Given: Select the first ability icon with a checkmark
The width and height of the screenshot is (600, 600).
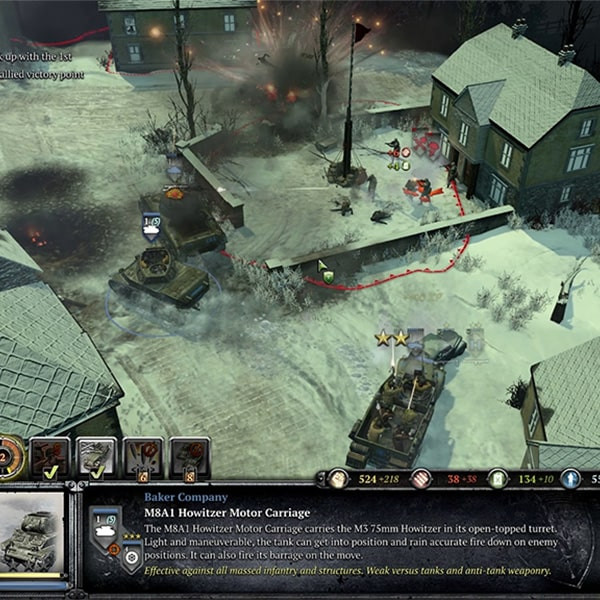Looking at the screenshot, I should point(51,457).
